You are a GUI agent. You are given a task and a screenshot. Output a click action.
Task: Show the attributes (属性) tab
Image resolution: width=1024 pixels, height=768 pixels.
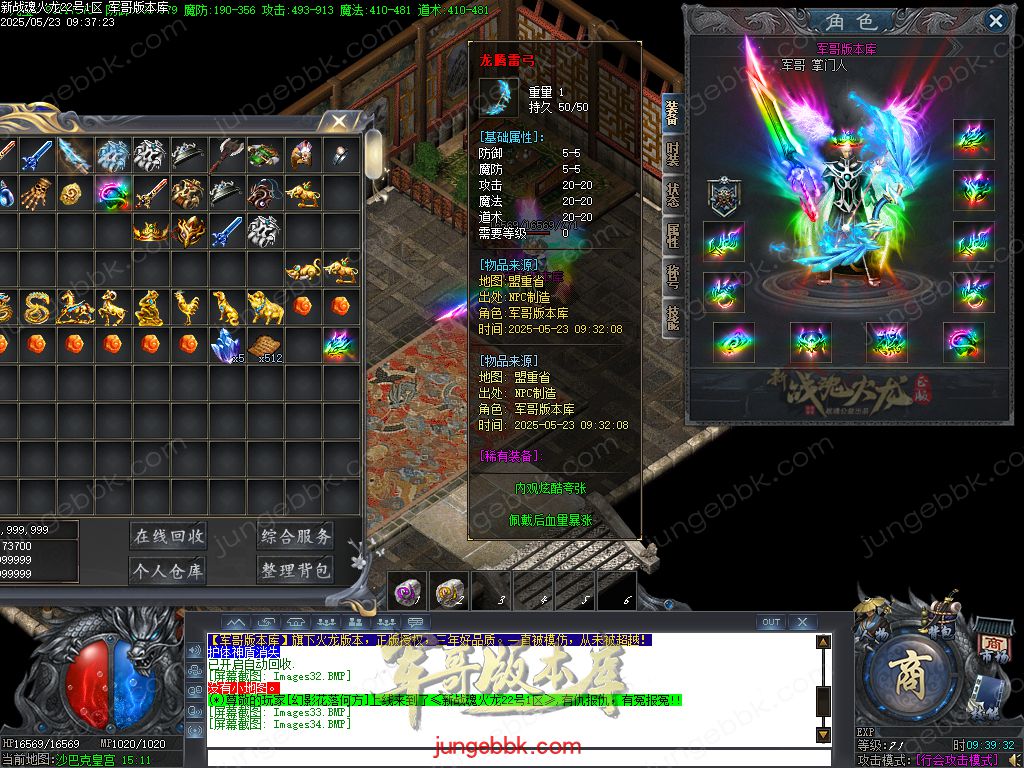coord(673,235)
